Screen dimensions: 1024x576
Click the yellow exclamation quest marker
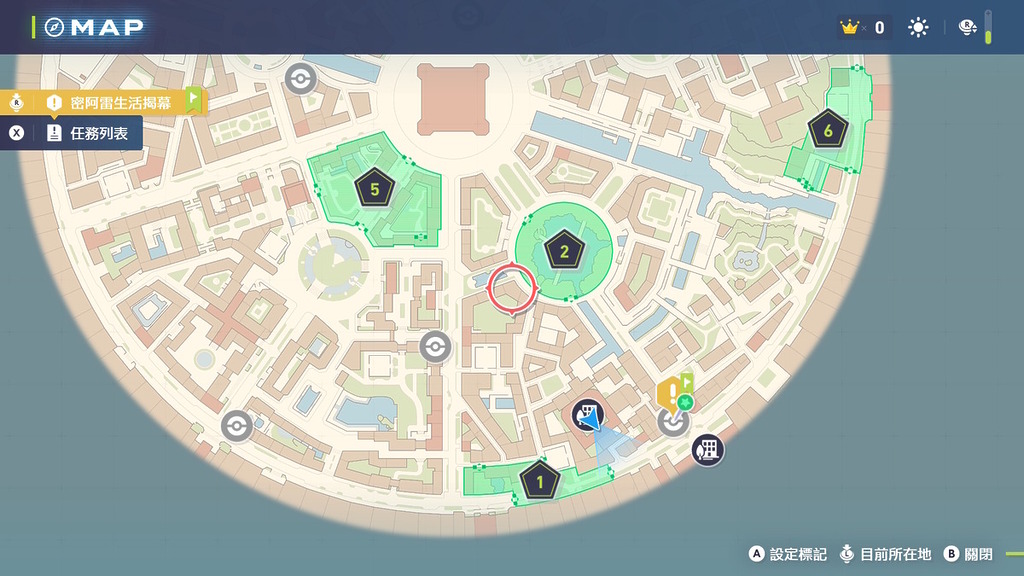coord(671,390)
